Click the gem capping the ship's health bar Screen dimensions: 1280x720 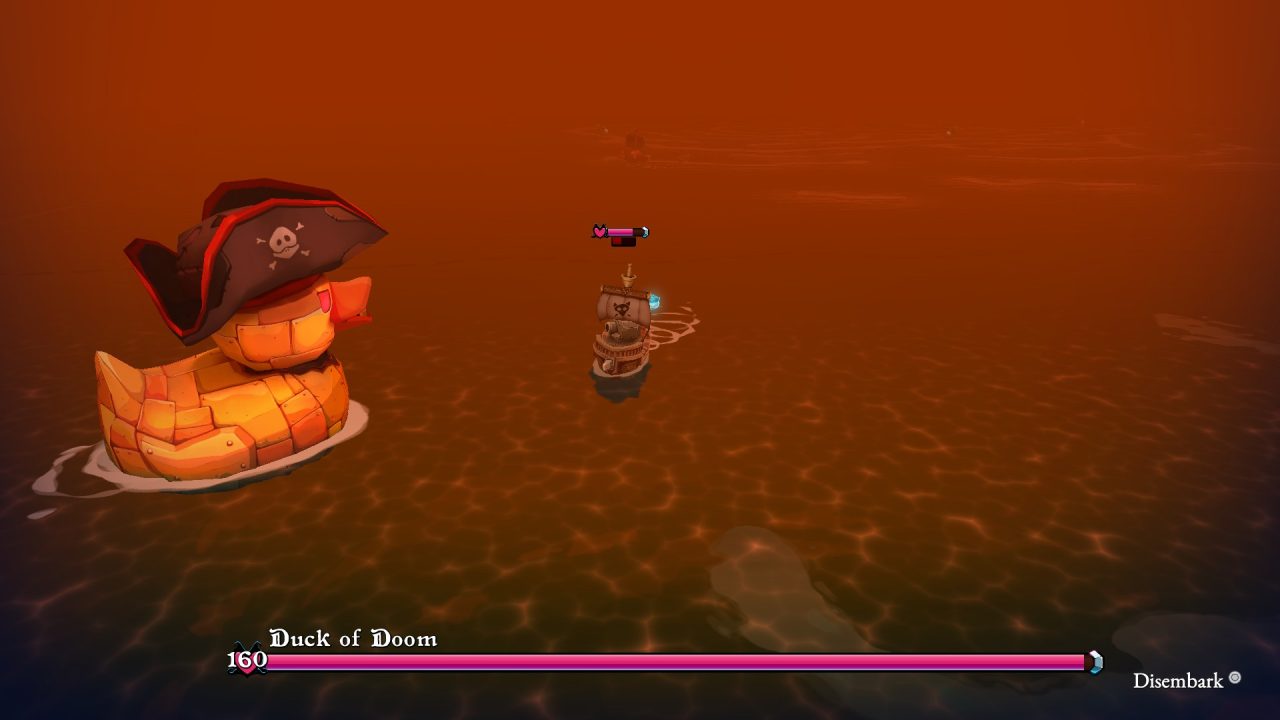[646, 231]
